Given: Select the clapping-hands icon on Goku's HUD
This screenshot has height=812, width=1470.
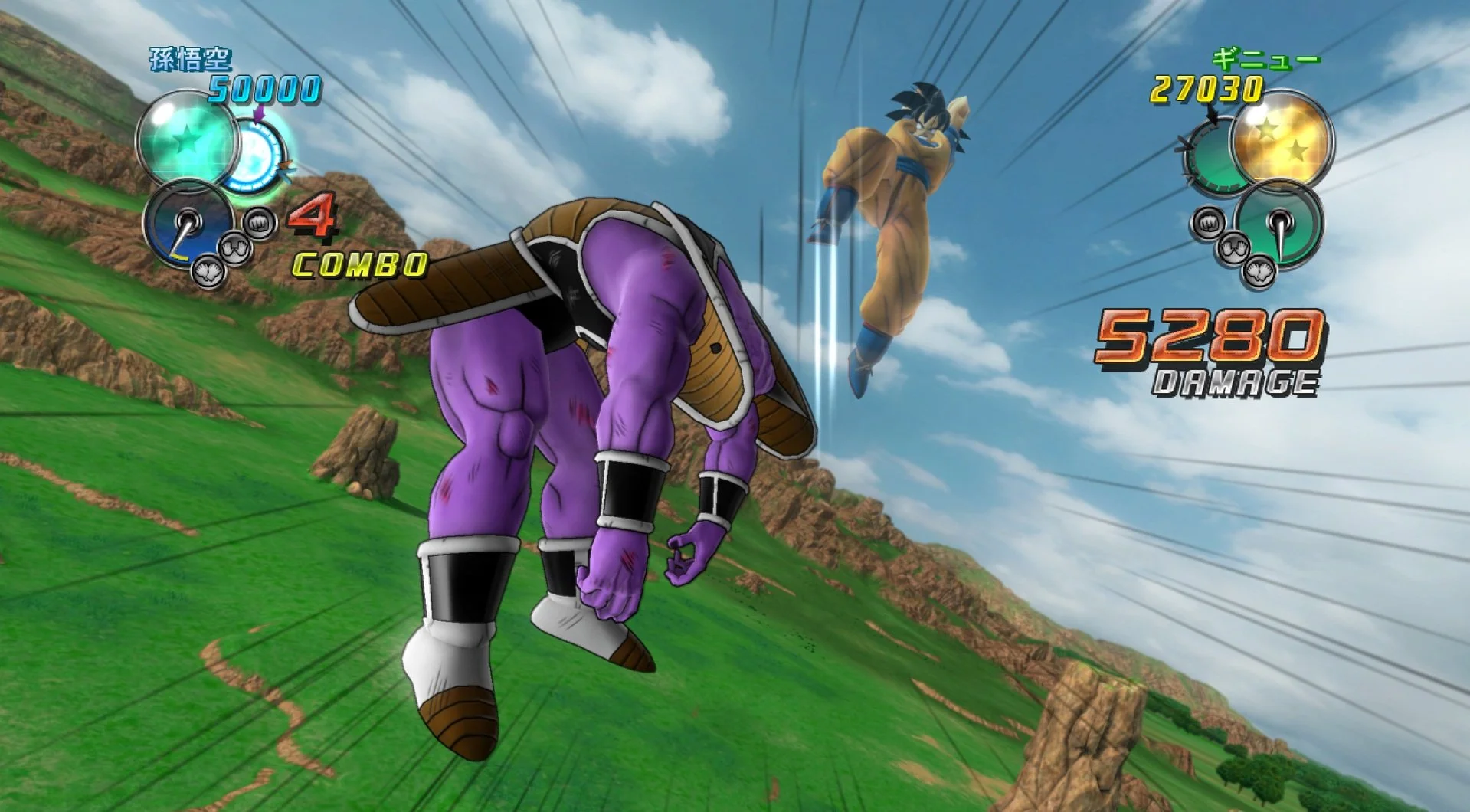Looking at the screenshot, I should [208, 271].
